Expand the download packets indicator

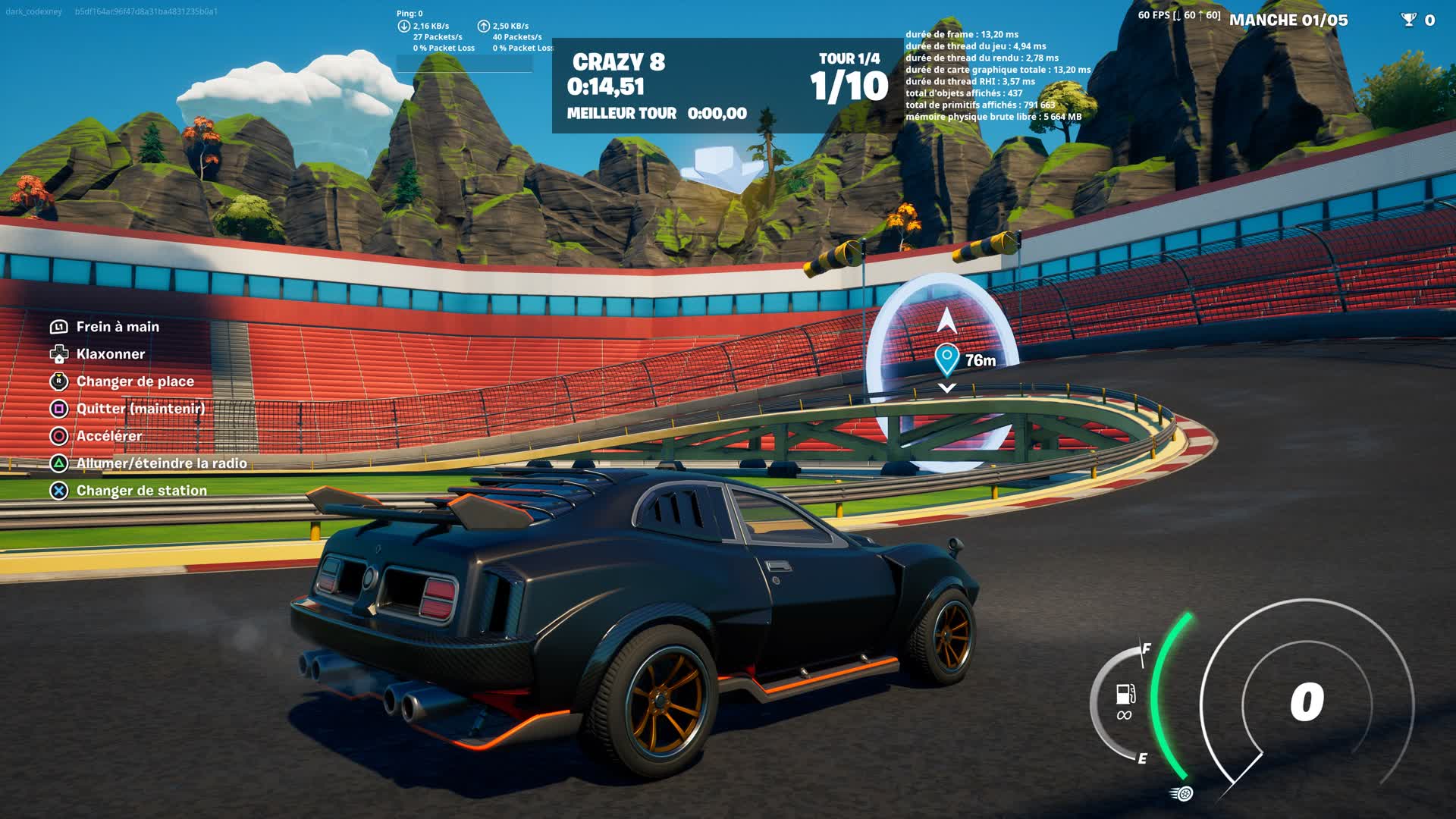403,25
